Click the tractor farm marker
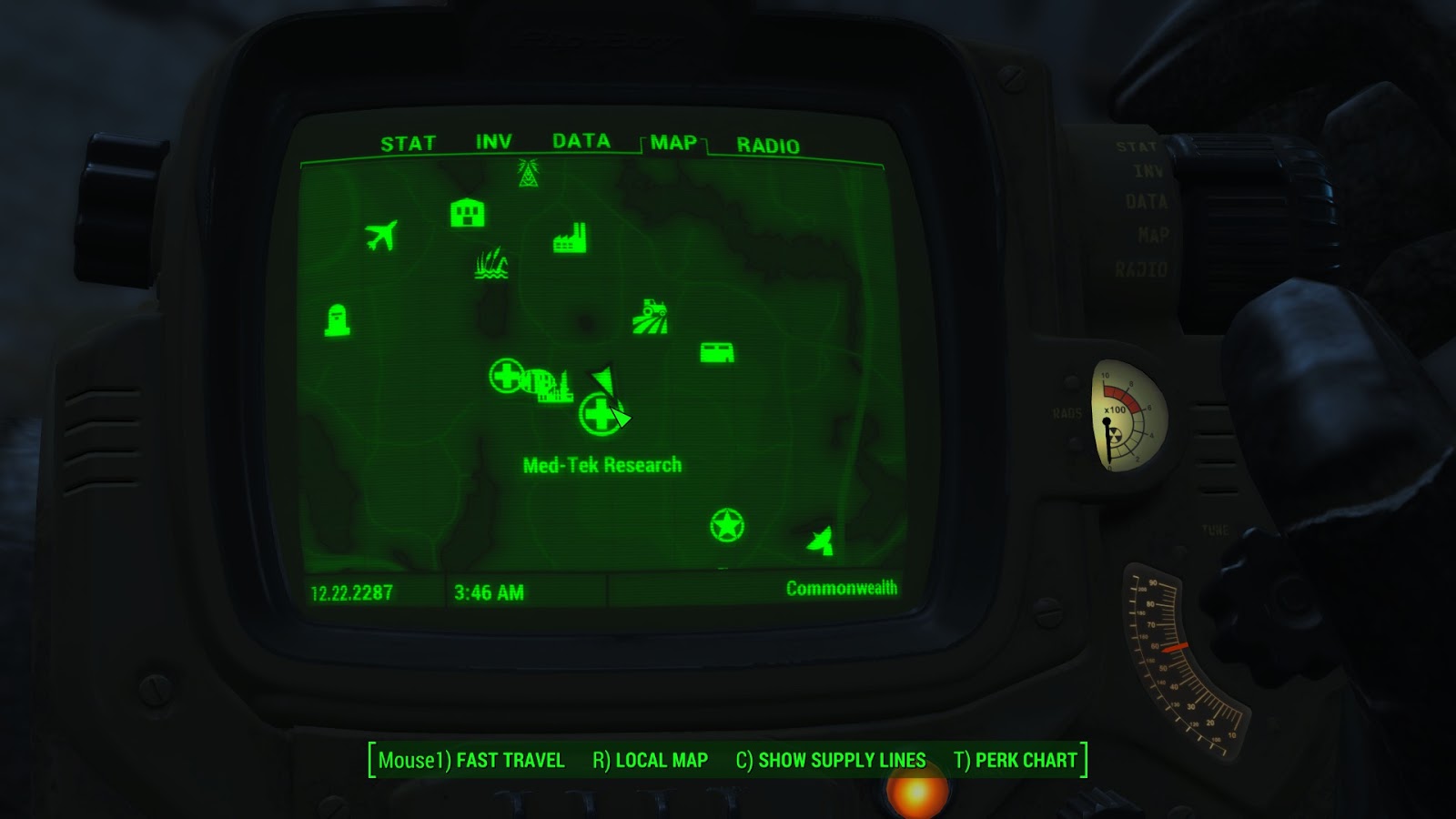 click(652, 315)
